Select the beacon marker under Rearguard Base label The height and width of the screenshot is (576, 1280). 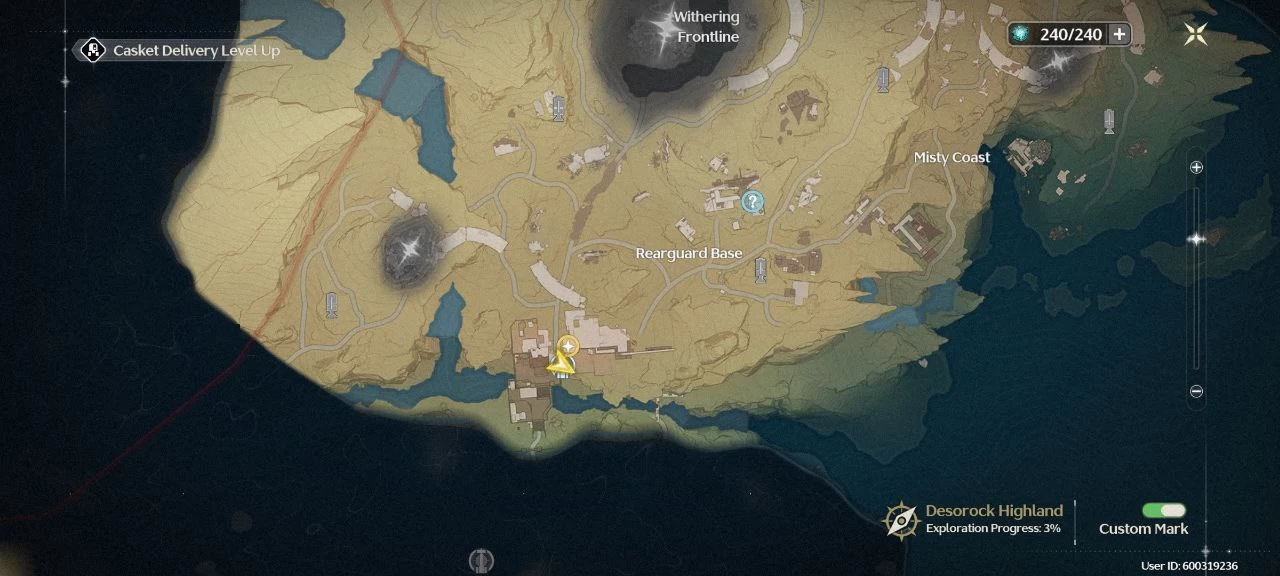761,270
